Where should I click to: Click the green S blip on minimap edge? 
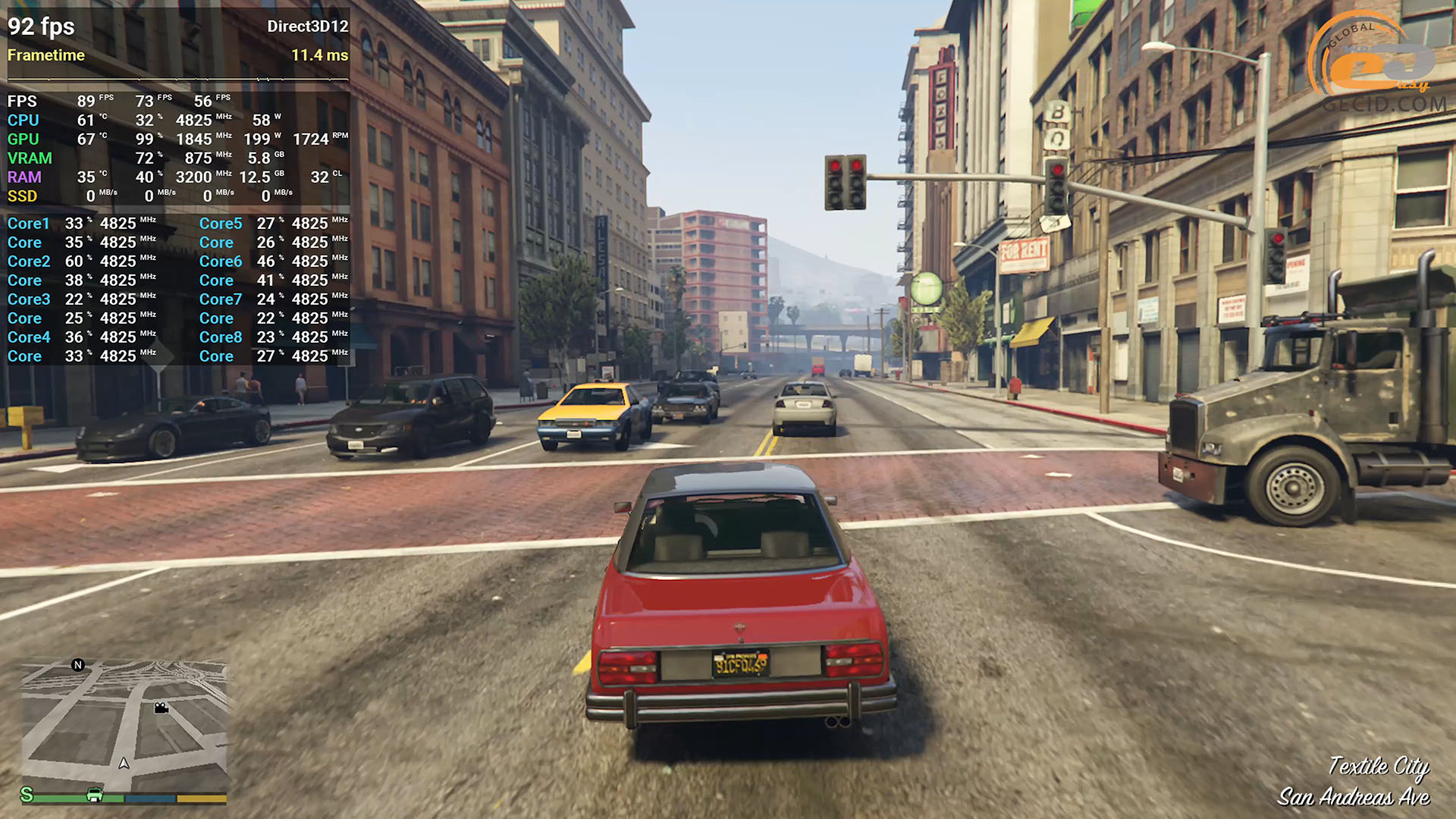[x=27, y=794]
